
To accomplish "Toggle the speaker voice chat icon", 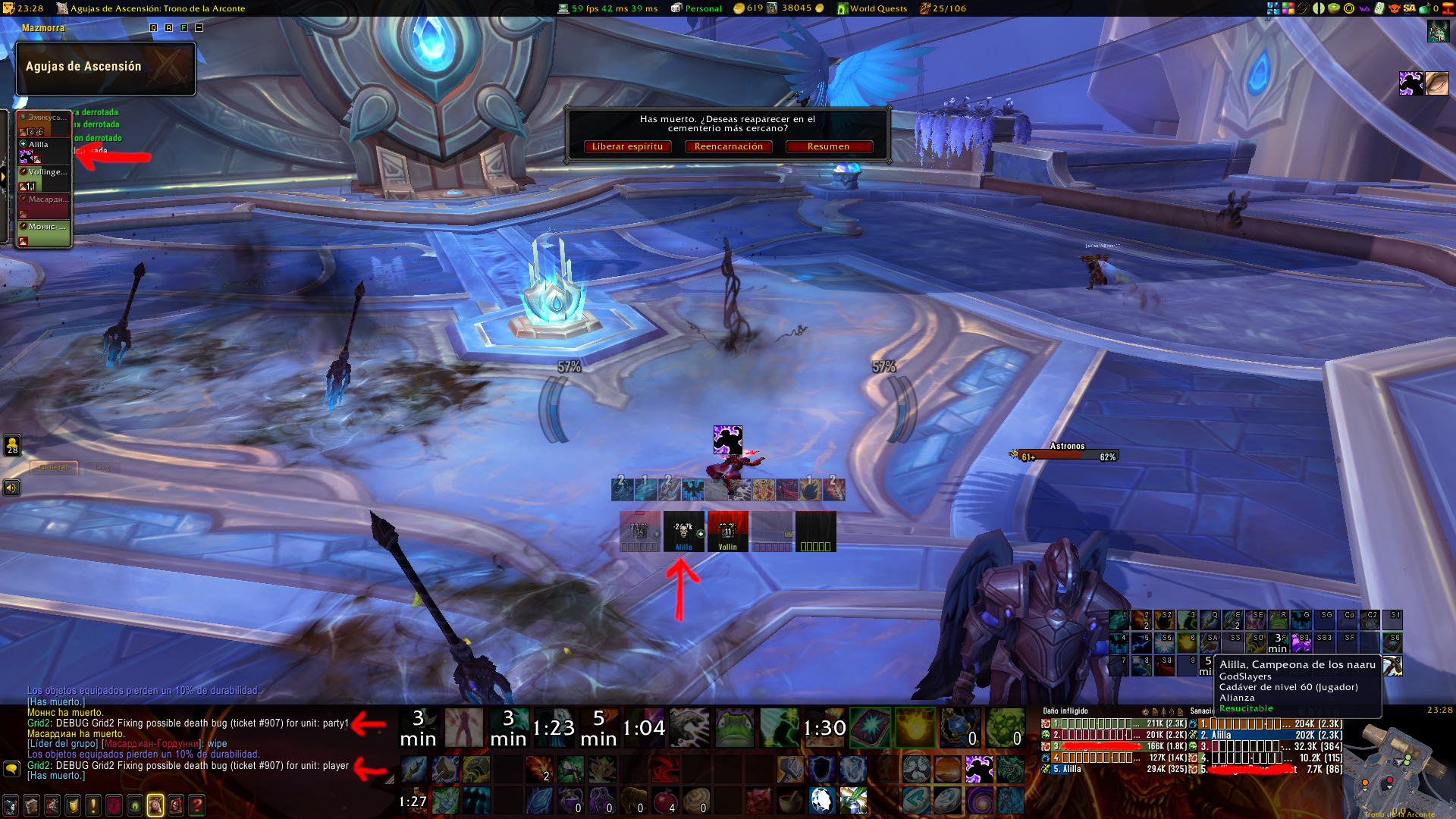I will tap(11, 488).
